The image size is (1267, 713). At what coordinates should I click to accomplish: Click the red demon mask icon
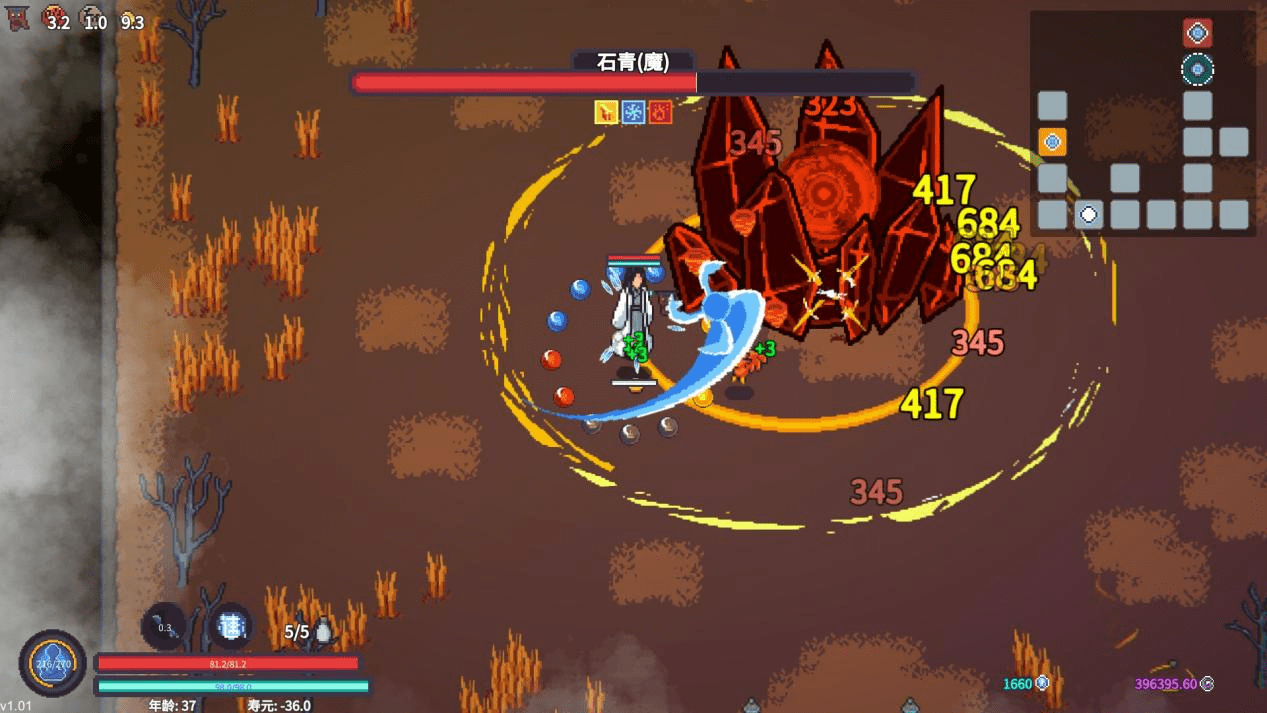pos(18,18)
